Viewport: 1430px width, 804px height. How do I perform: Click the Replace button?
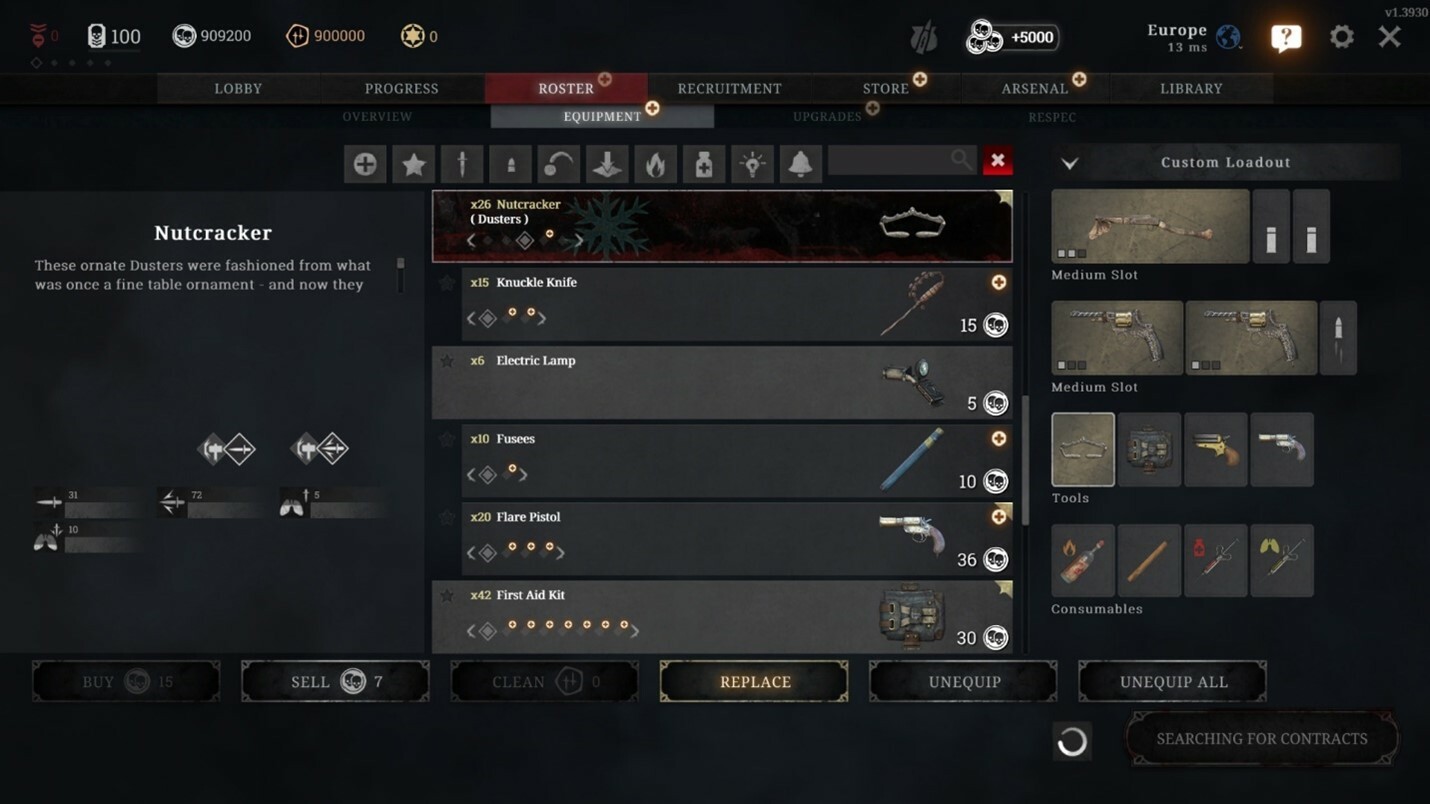click(755, 682)
